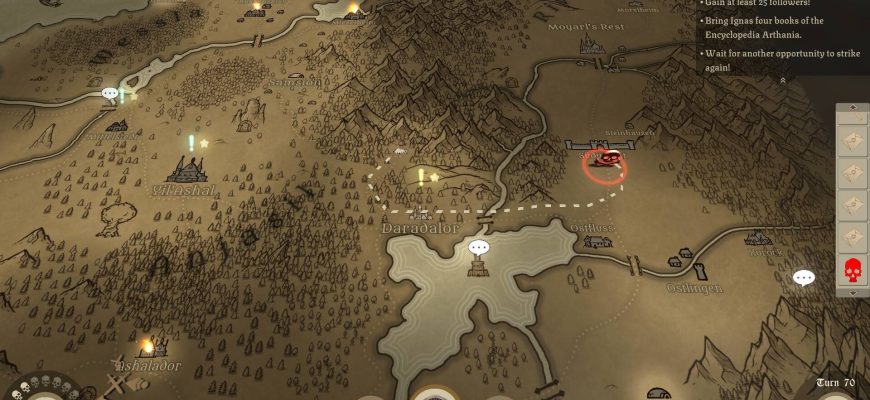Collapse the objectives panel with the chevron

pos(783,80)
